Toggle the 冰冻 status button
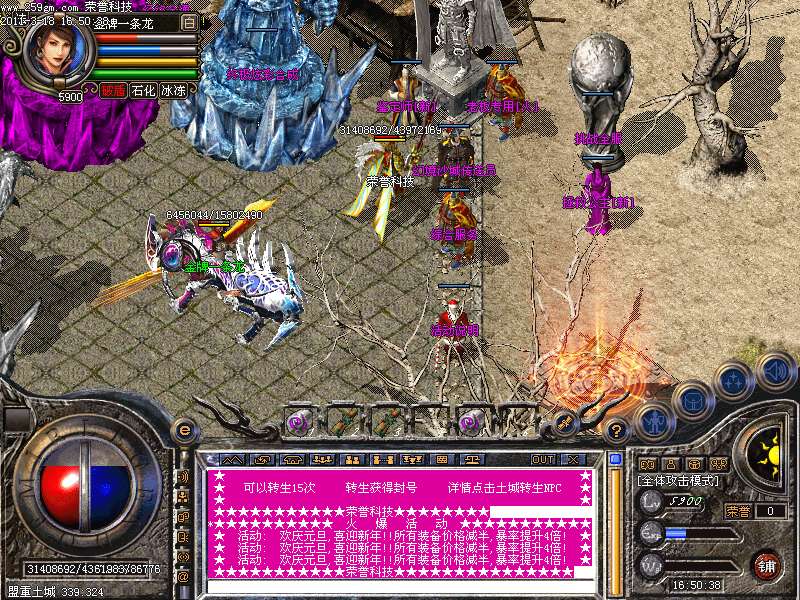The image size is (800, 600). coord(174,90)
